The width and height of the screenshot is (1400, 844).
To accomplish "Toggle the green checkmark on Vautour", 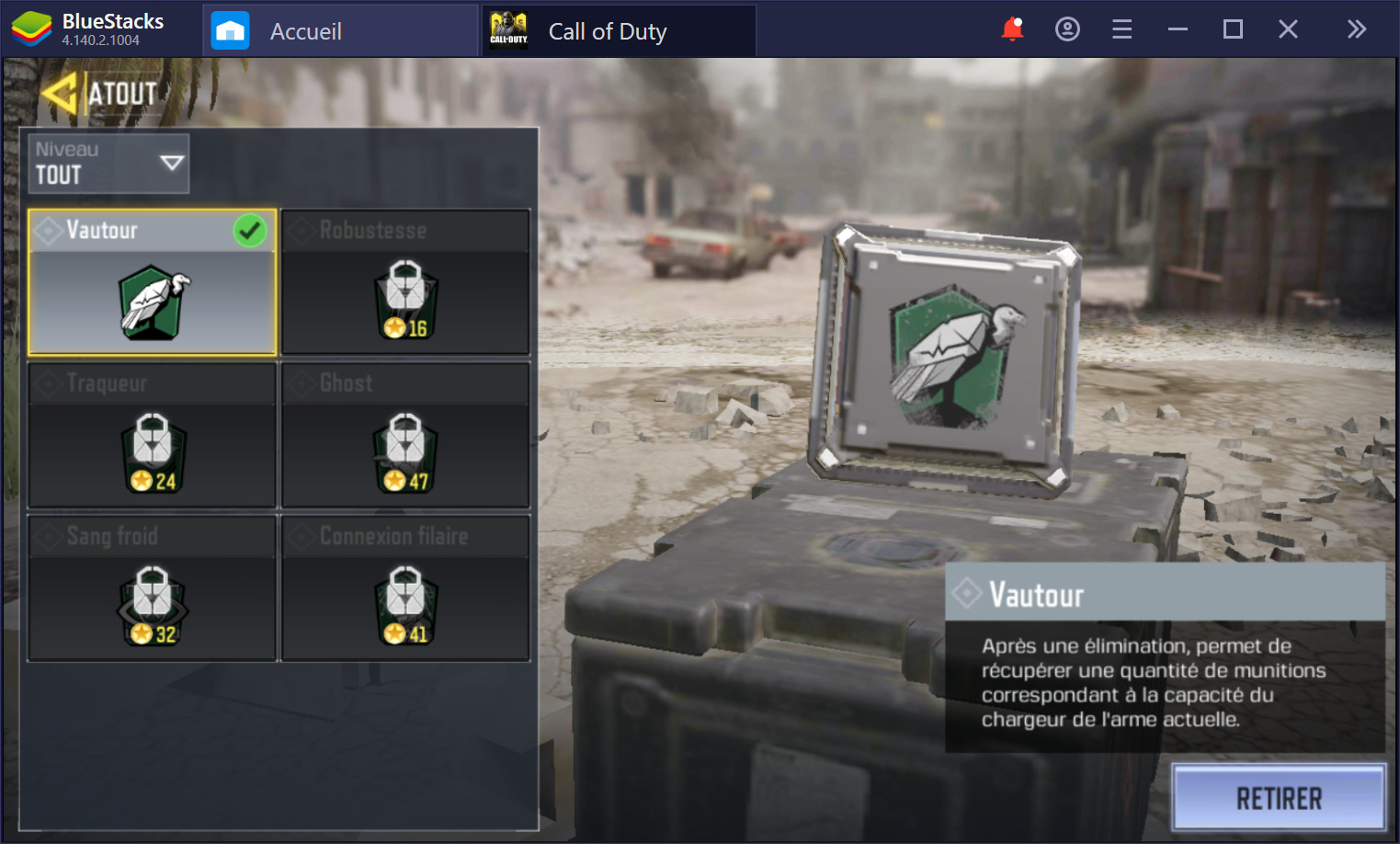I will 249,231.
